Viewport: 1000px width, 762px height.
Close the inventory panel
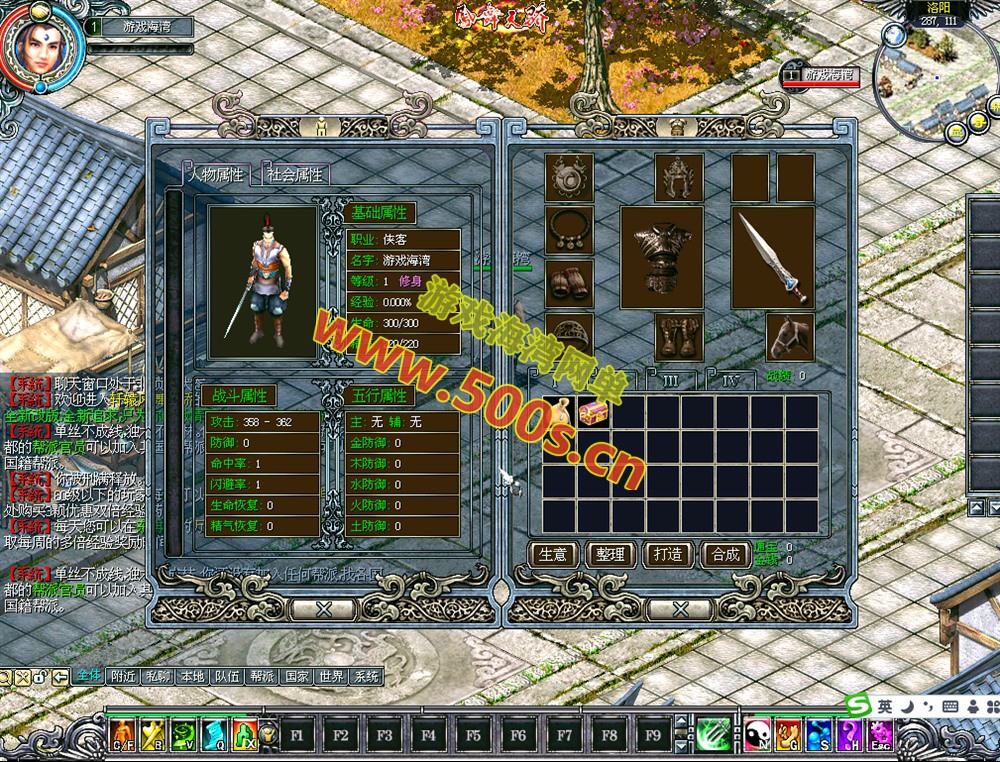pyautogui.click(x=679, y=607)
